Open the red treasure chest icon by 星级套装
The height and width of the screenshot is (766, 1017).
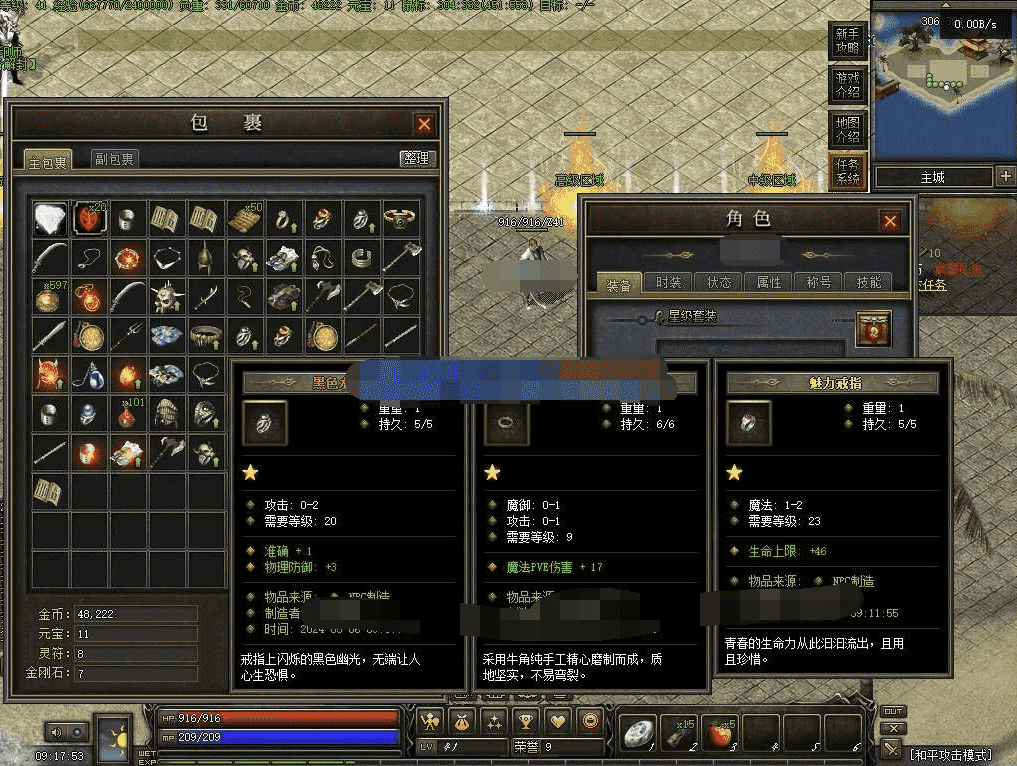click(x=877, y=327)
